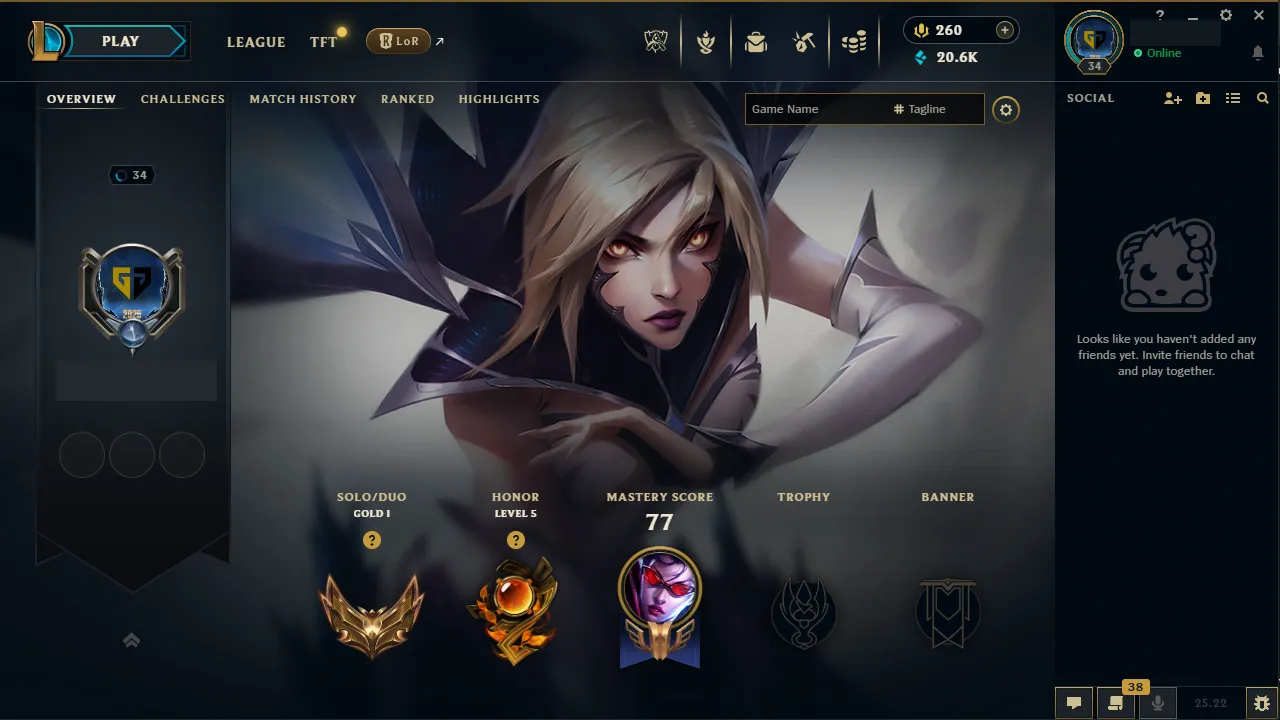Open the store coin-stack icon
Viewport: 1280px width, 720px height.
tap(854, 41)
